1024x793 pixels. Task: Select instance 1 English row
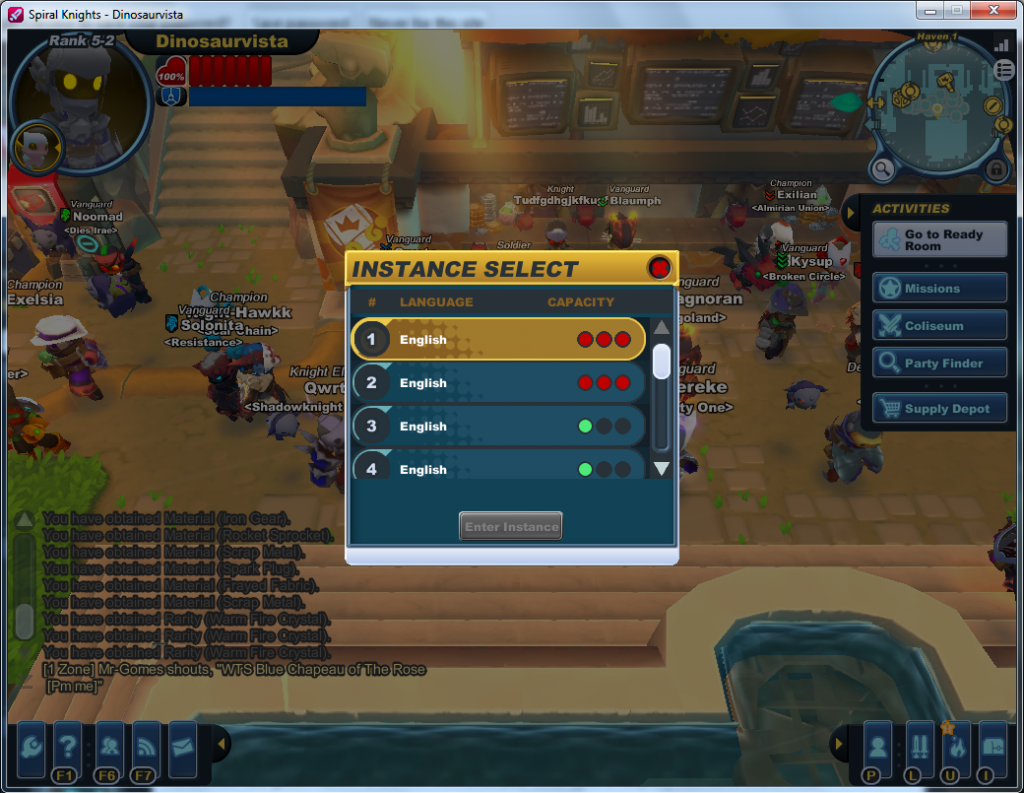498,339
